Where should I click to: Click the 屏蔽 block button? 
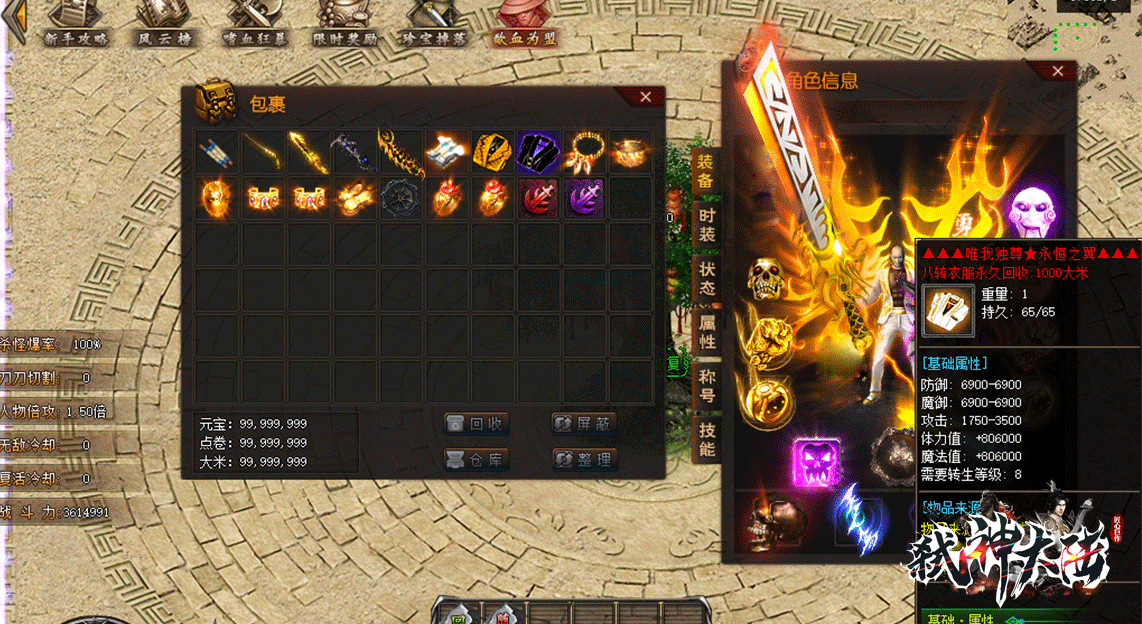click(x=584, y=424)
